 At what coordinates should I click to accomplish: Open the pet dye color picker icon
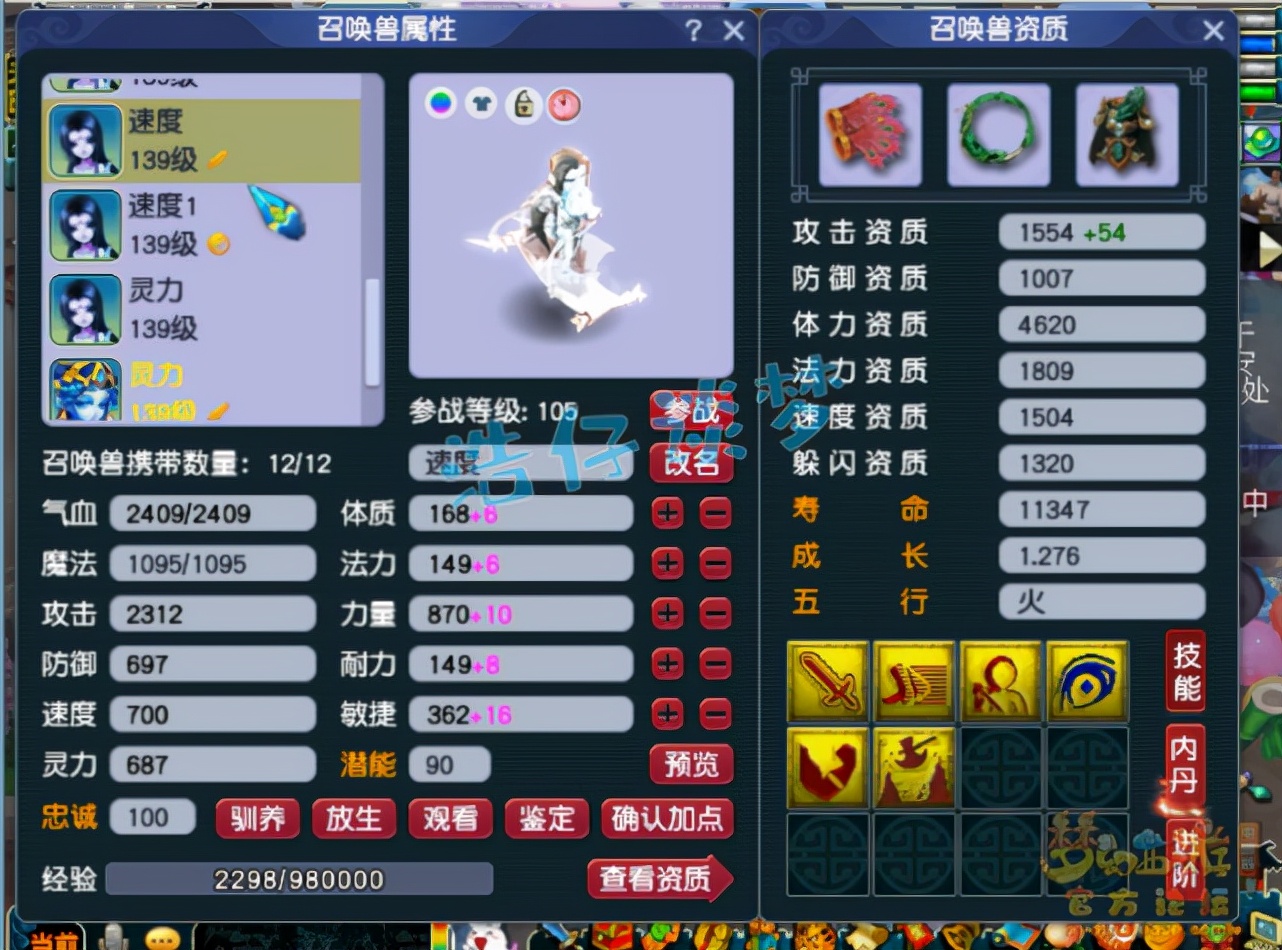coord(440,104)
